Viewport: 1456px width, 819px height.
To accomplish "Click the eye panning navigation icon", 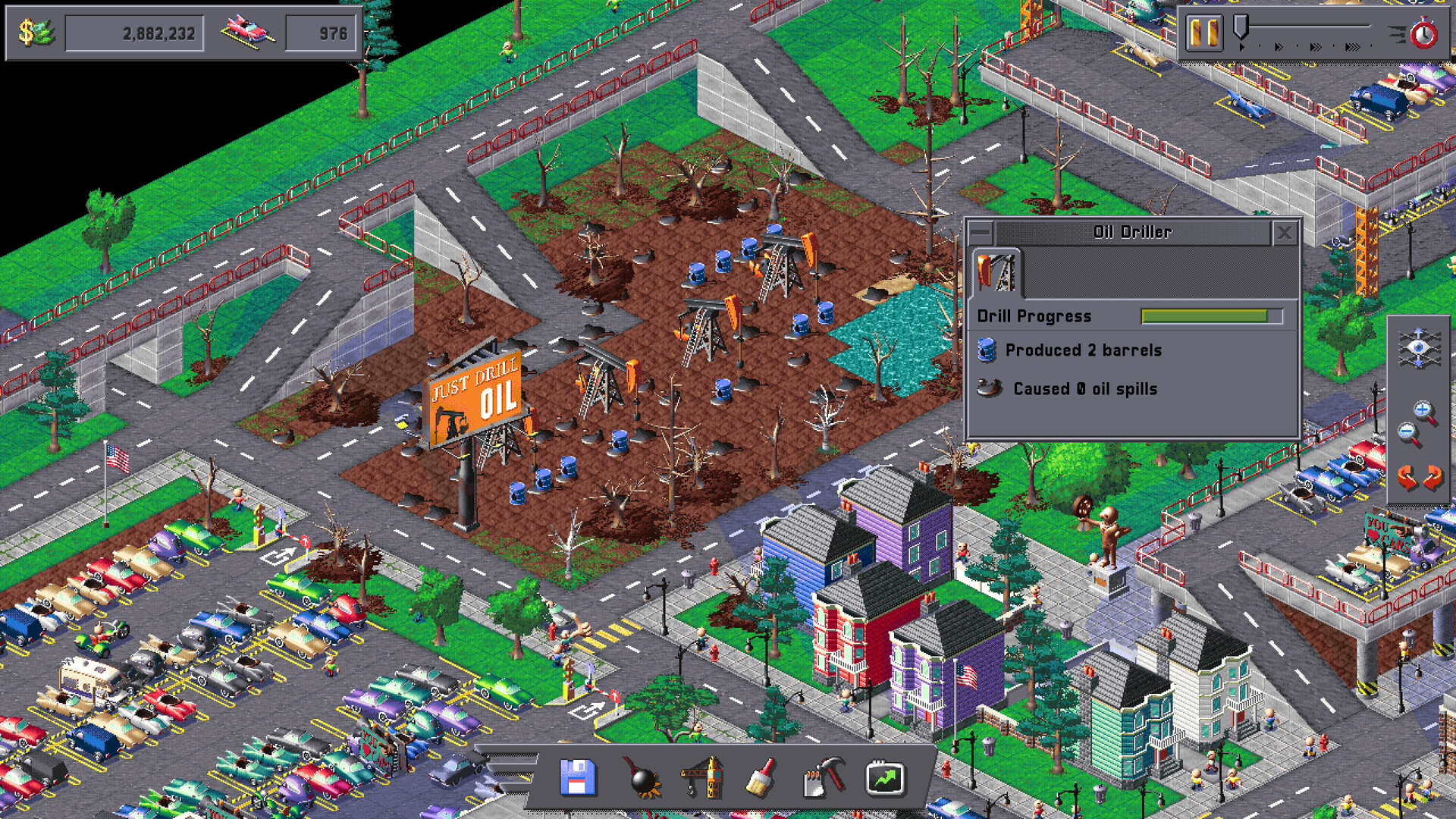I will (x=1418, y=346).
